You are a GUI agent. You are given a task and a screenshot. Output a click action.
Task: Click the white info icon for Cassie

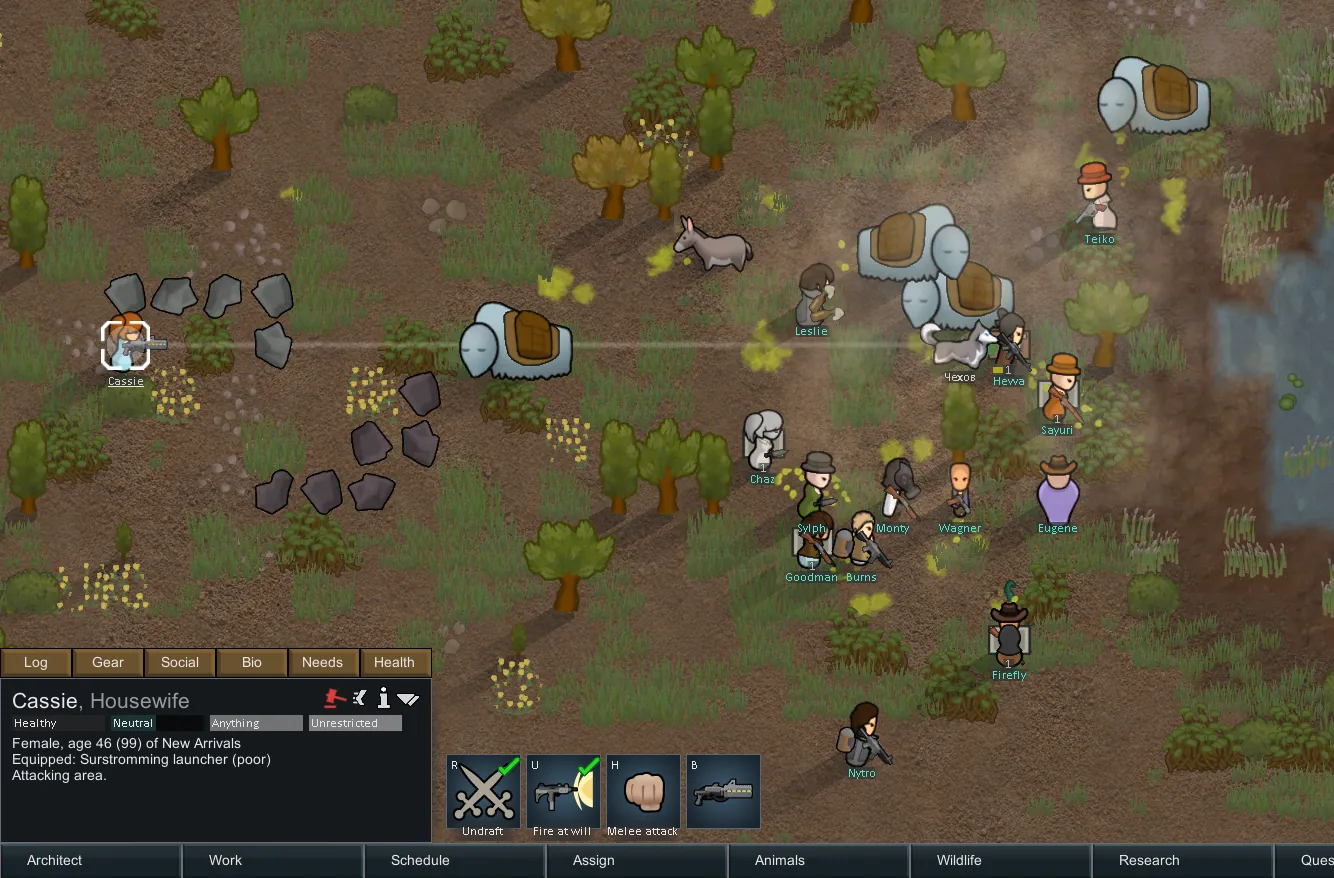(x=383, y=698)
